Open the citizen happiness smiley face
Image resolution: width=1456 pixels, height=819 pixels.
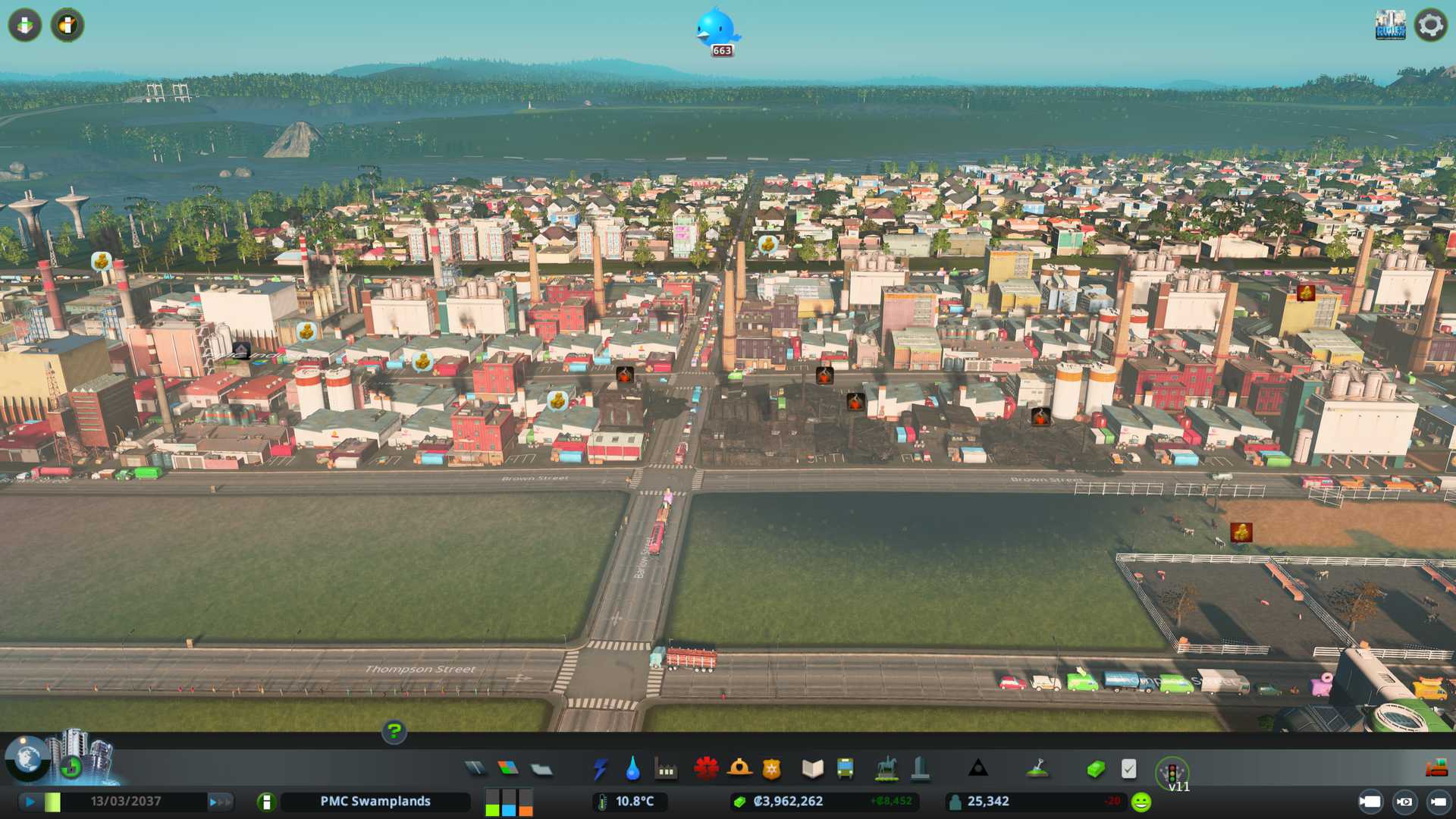coord(1141,802)
